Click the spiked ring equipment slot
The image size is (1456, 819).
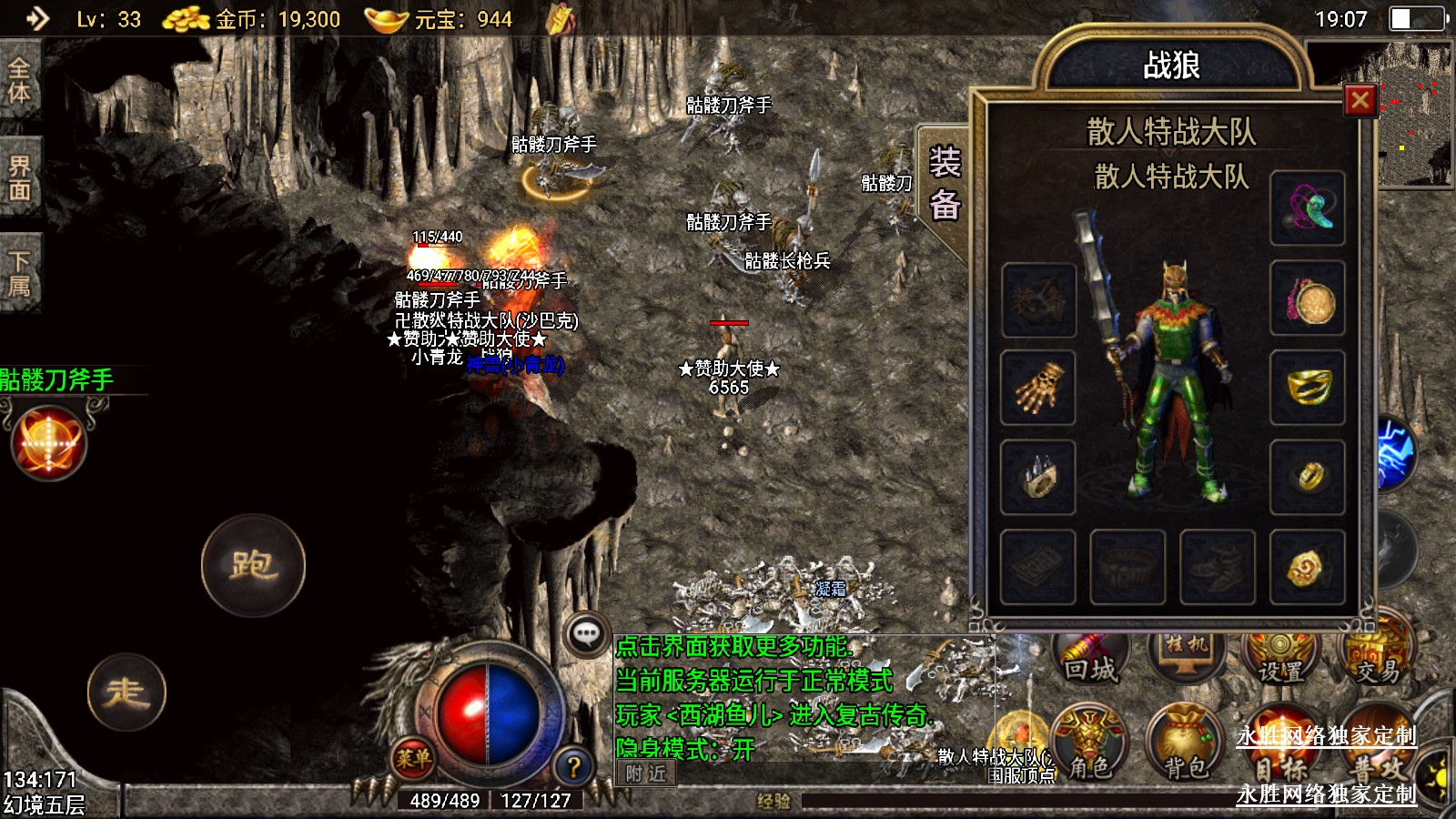tap(1038, 478)
